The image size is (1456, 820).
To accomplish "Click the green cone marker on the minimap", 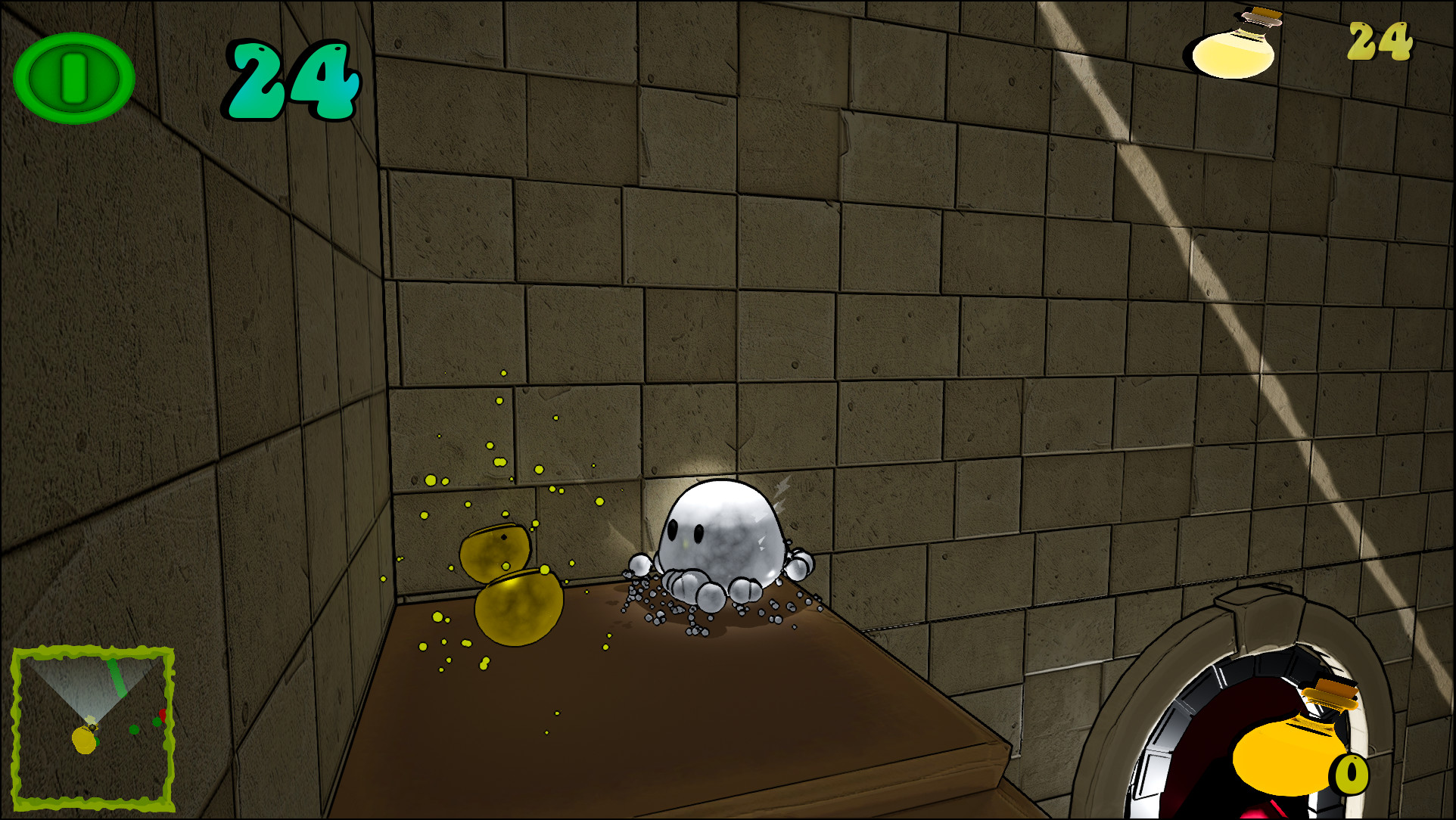I will click(x=116, y=677).
